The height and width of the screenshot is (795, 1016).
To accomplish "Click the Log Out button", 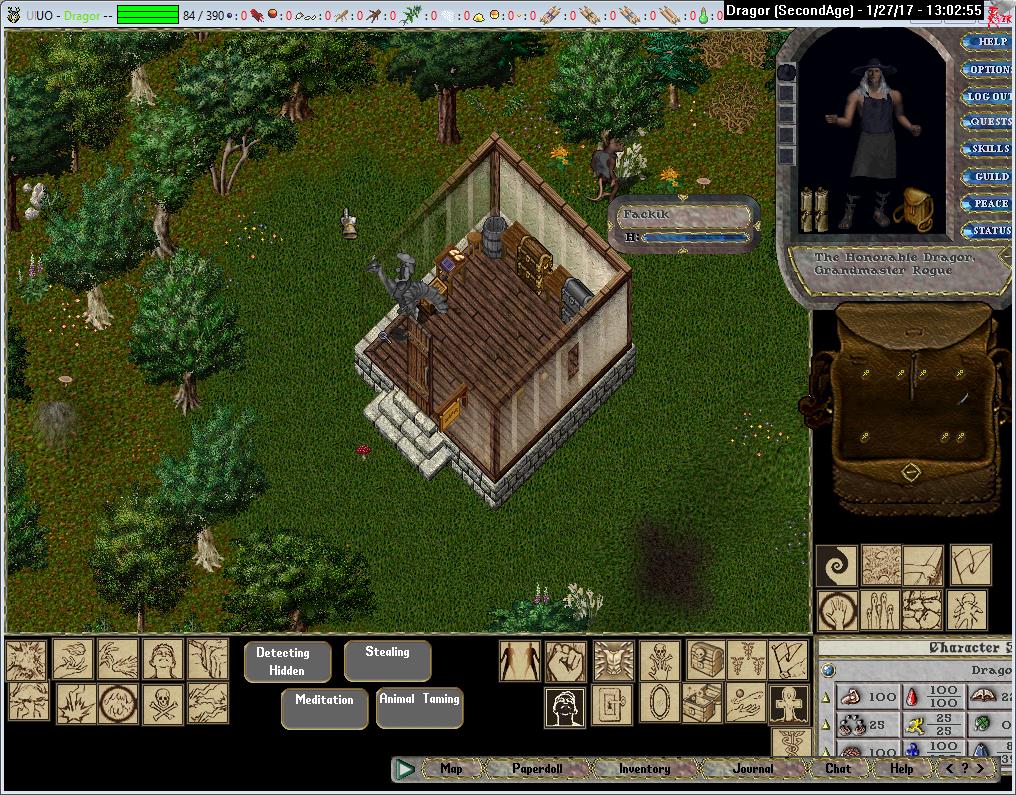I will (989, 96).
